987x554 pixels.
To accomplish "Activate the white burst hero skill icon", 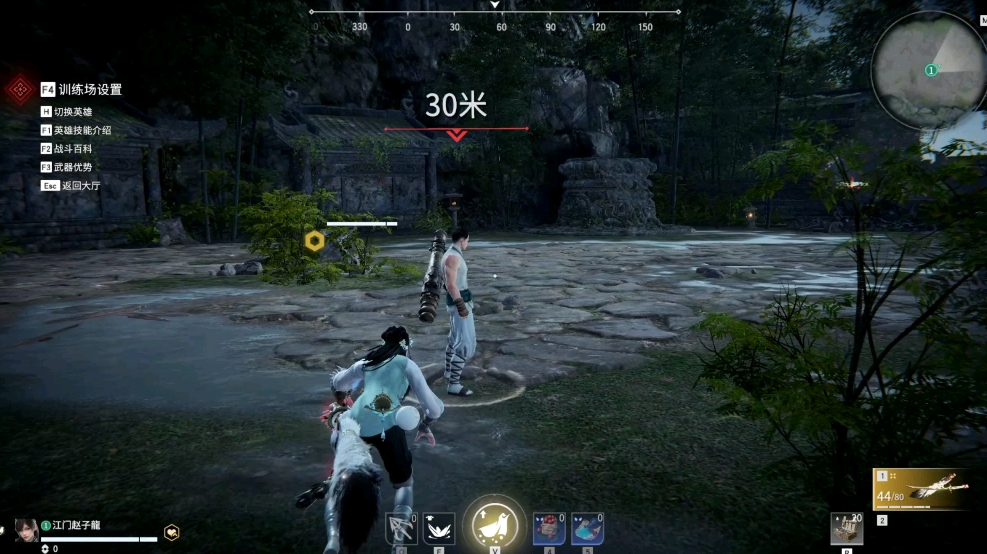I will [x=438, y=528].
